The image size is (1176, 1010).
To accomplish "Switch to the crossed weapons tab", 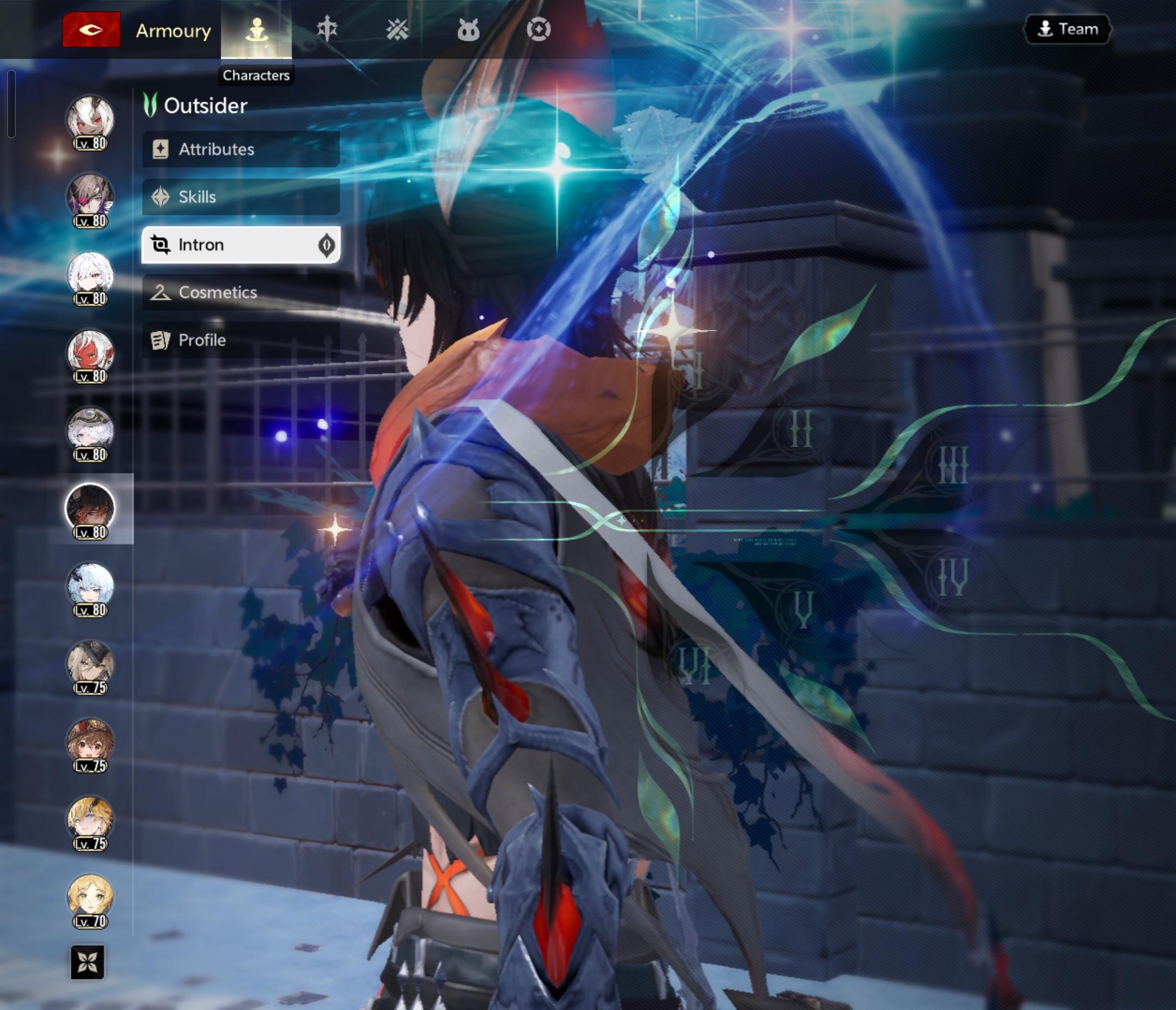I will [x=397, y=29].
